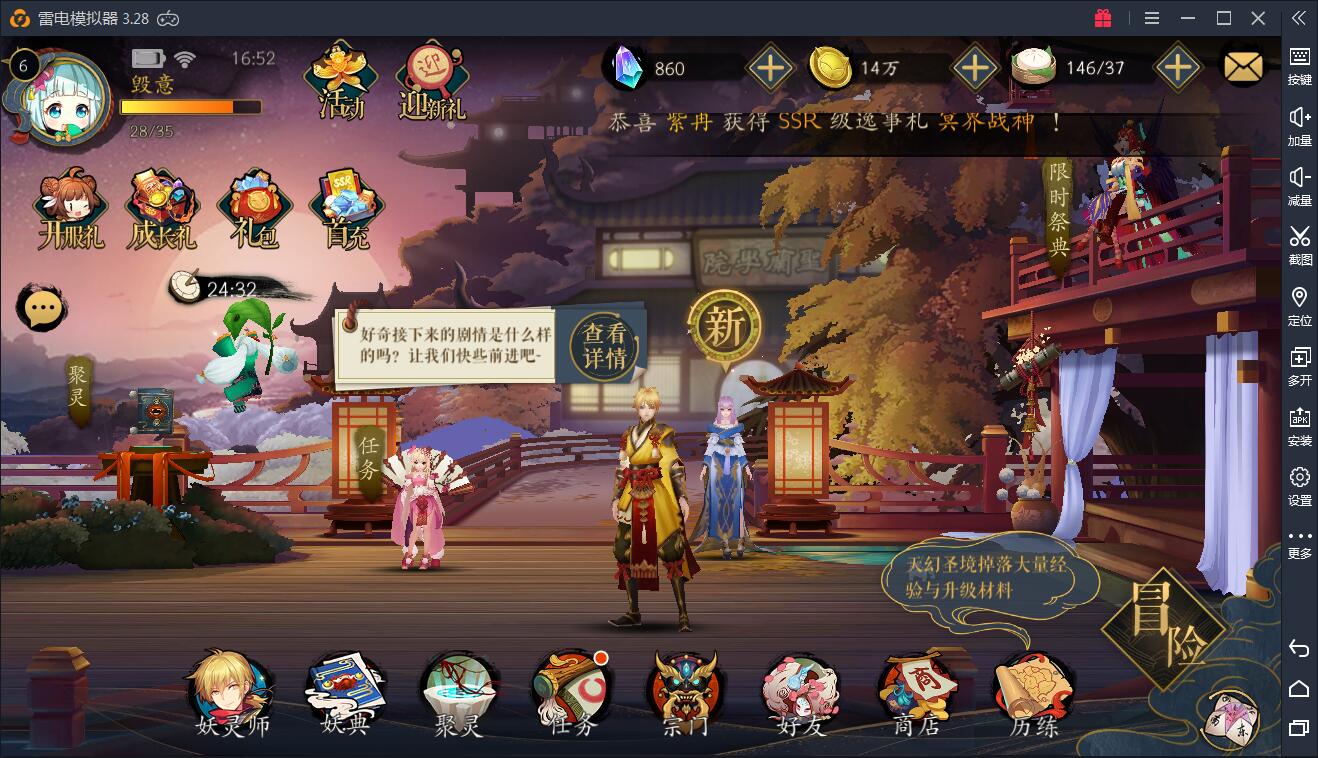Open the mail inbox envelope
Screen dimensions: 1318x758
pos(1243,66)
